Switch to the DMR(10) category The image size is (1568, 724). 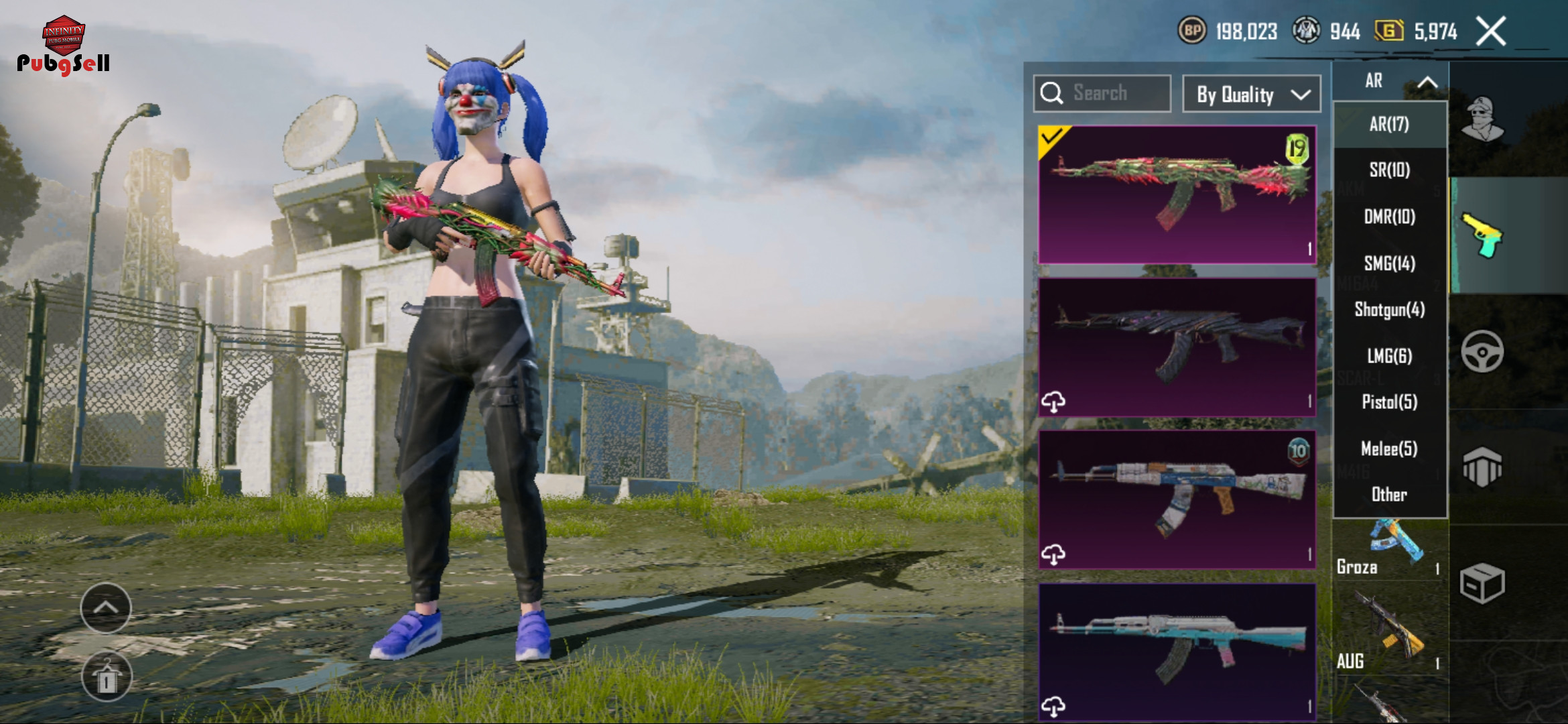point(1389,217)
